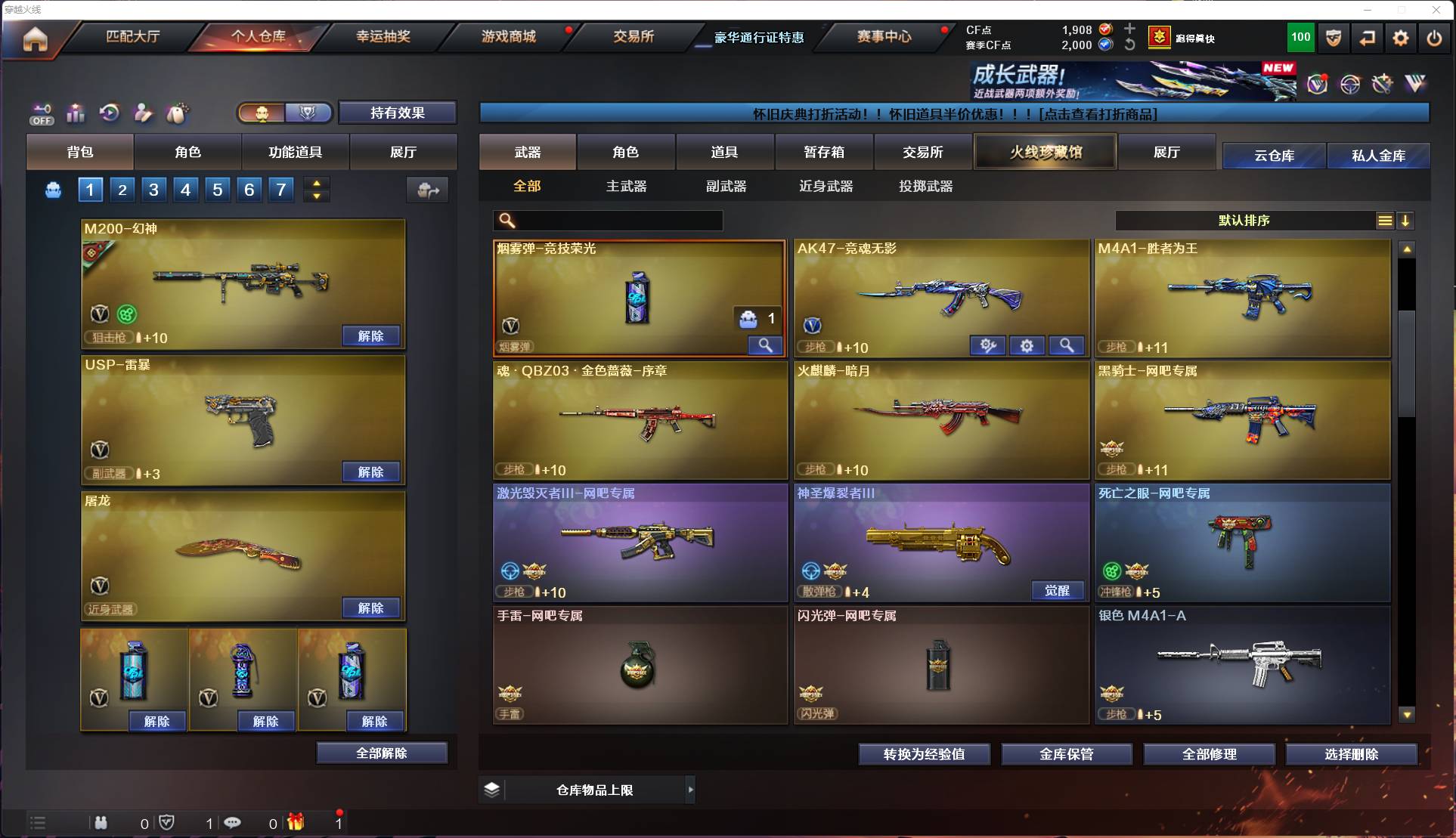The width and height of the screenshot is (1456, 838).
Task: Expand the 仓库物品上限 panel arrow
Action: point(690,790)
